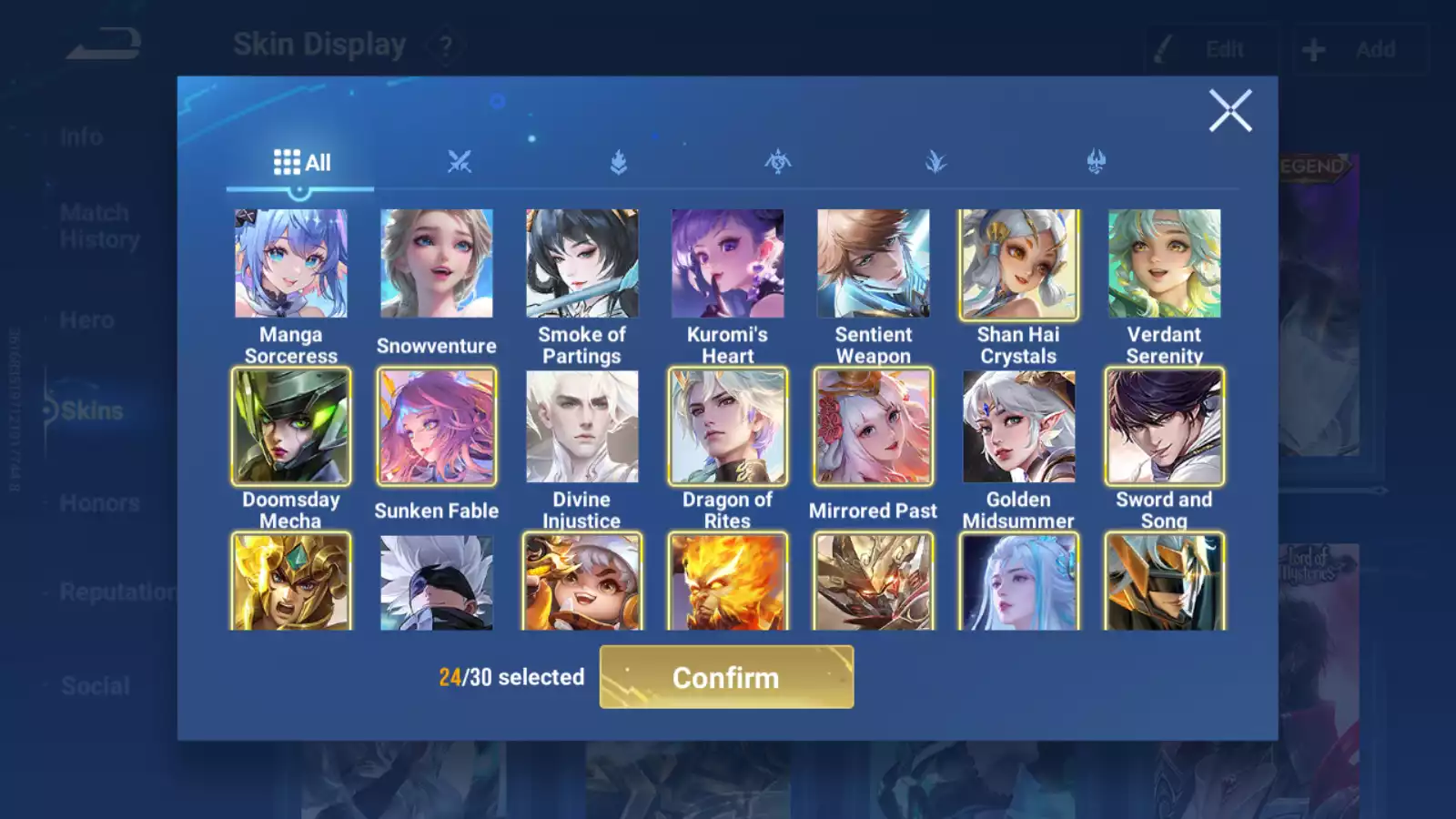Image resolution: width=1456 pixels, height=819 pixels.
Task: Toggle the Dragon of Rites skin
Action: (x=728, y=426)
